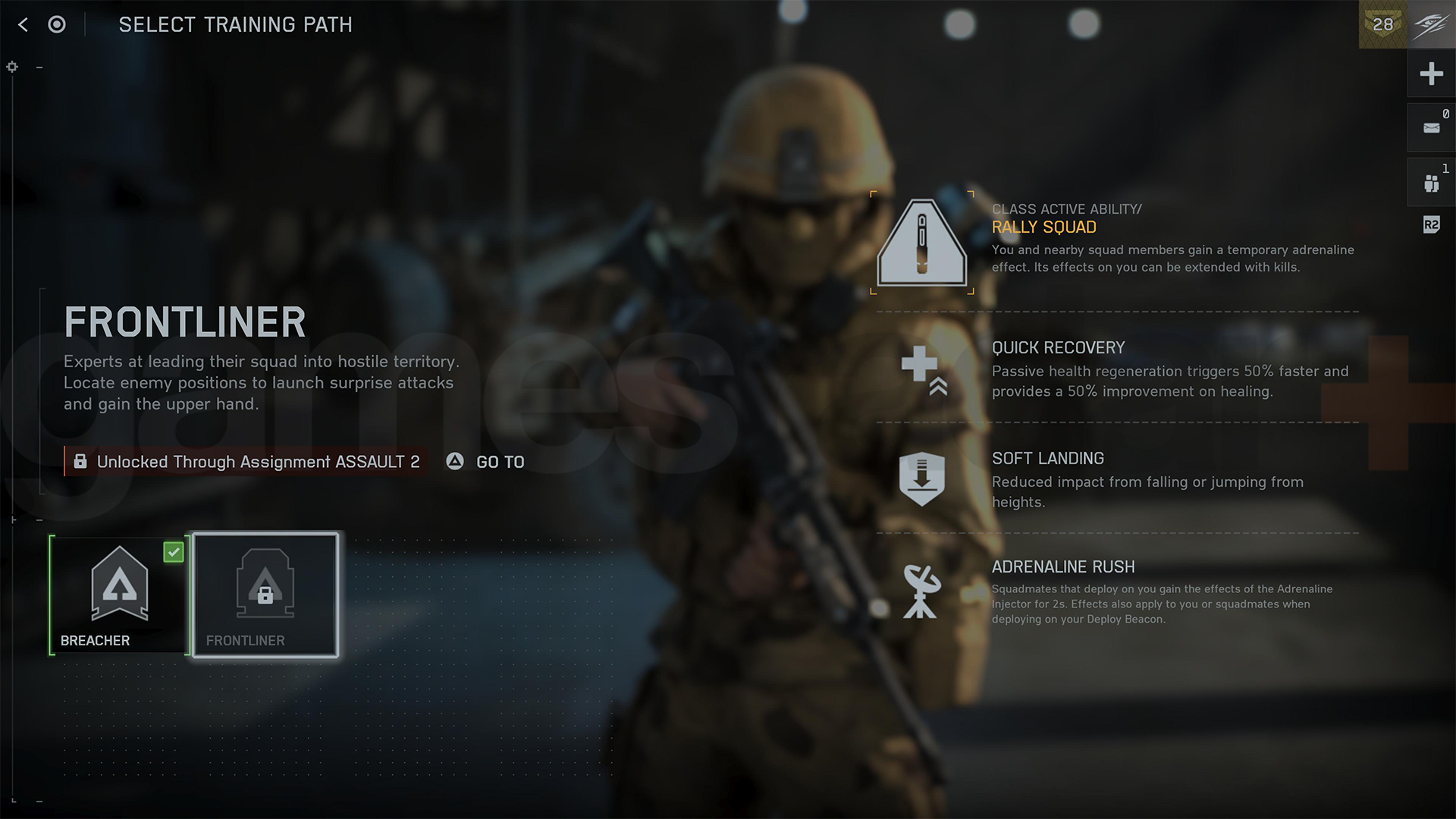Click the Circle back navigation icon
Screen dimensions: 1456x819
click(x=56, y=24)
